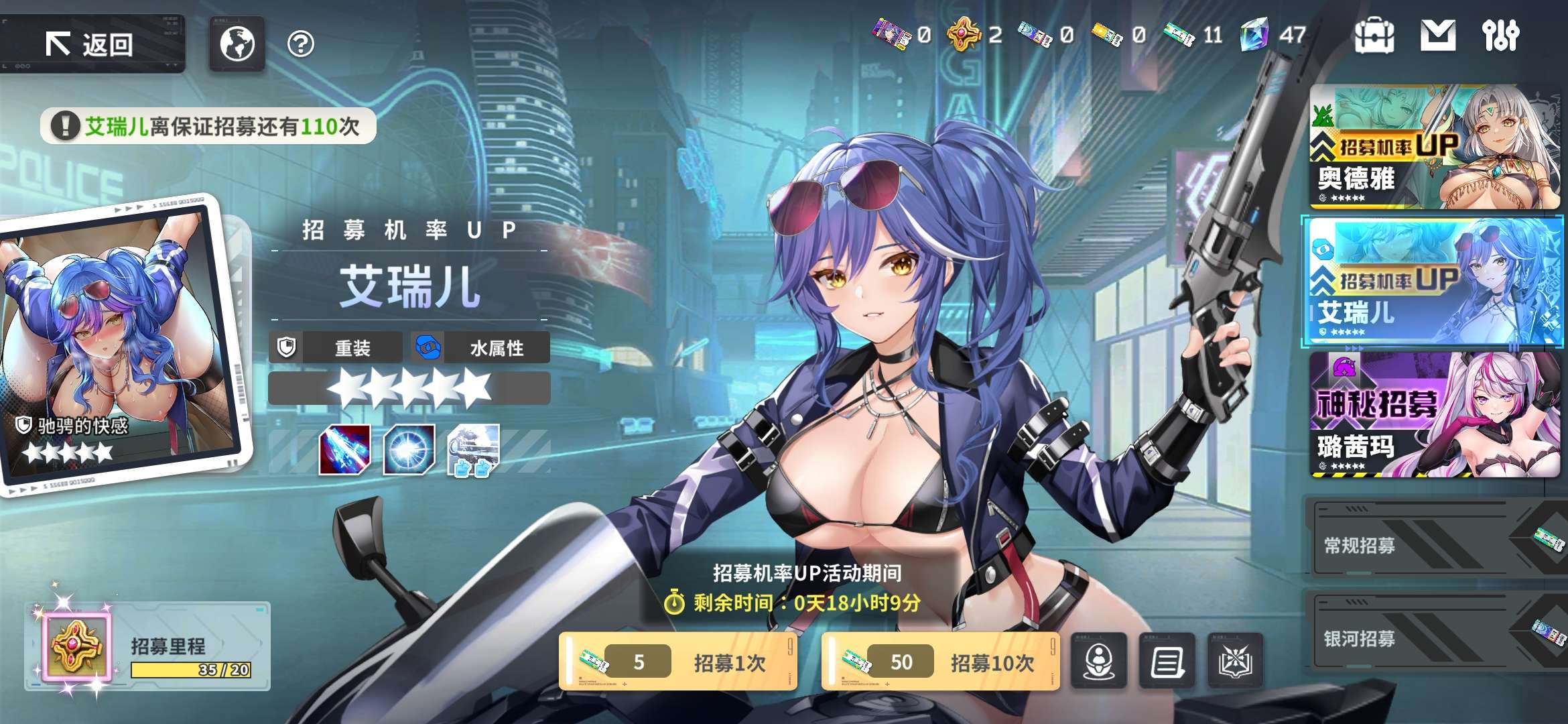
Task: Open the 招募里程 milestone reward
Action: [x=76, y=646]
